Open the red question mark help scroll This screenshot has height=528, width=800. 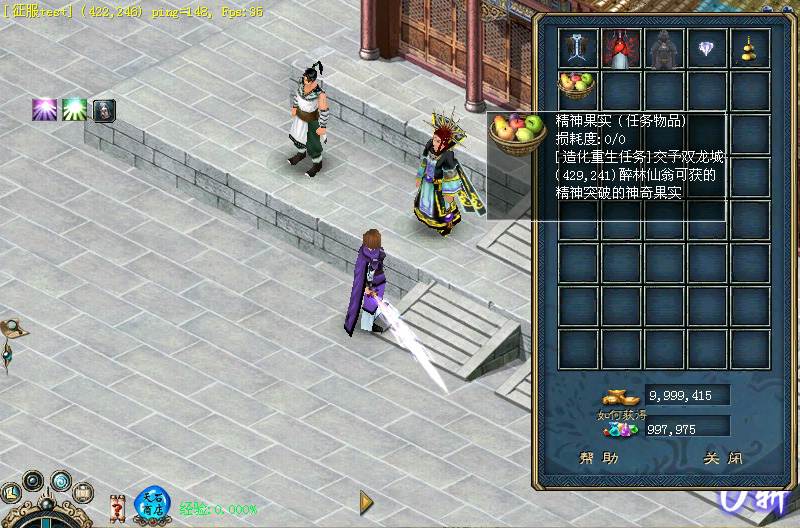[x=116, y=505]
